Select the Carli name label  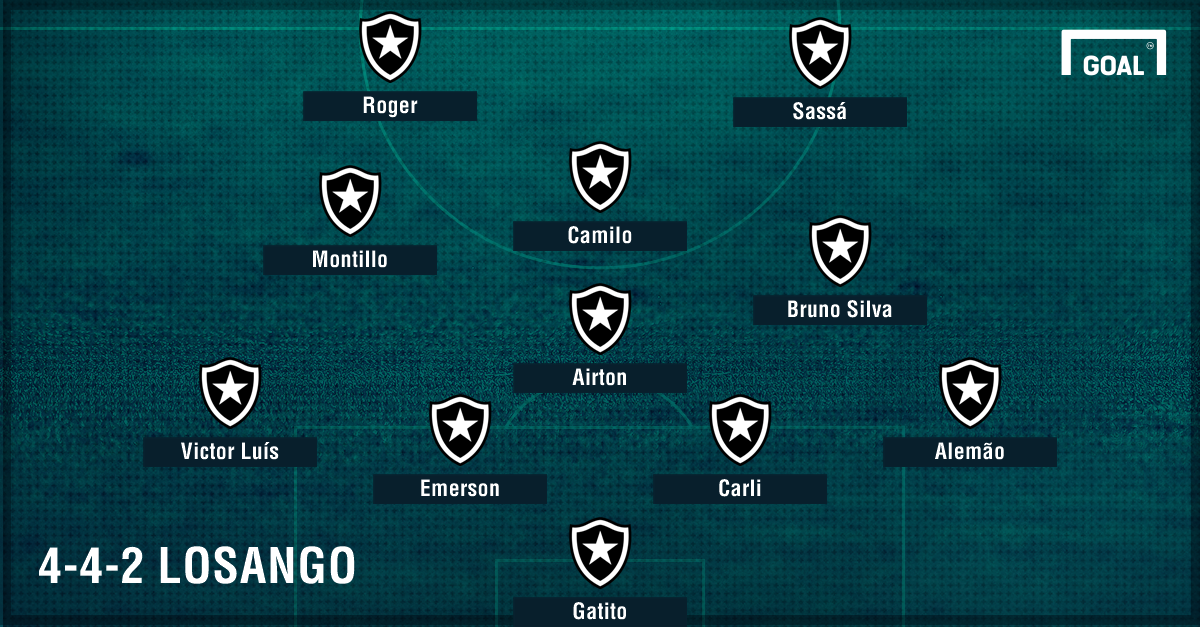[x=740, y=489]
